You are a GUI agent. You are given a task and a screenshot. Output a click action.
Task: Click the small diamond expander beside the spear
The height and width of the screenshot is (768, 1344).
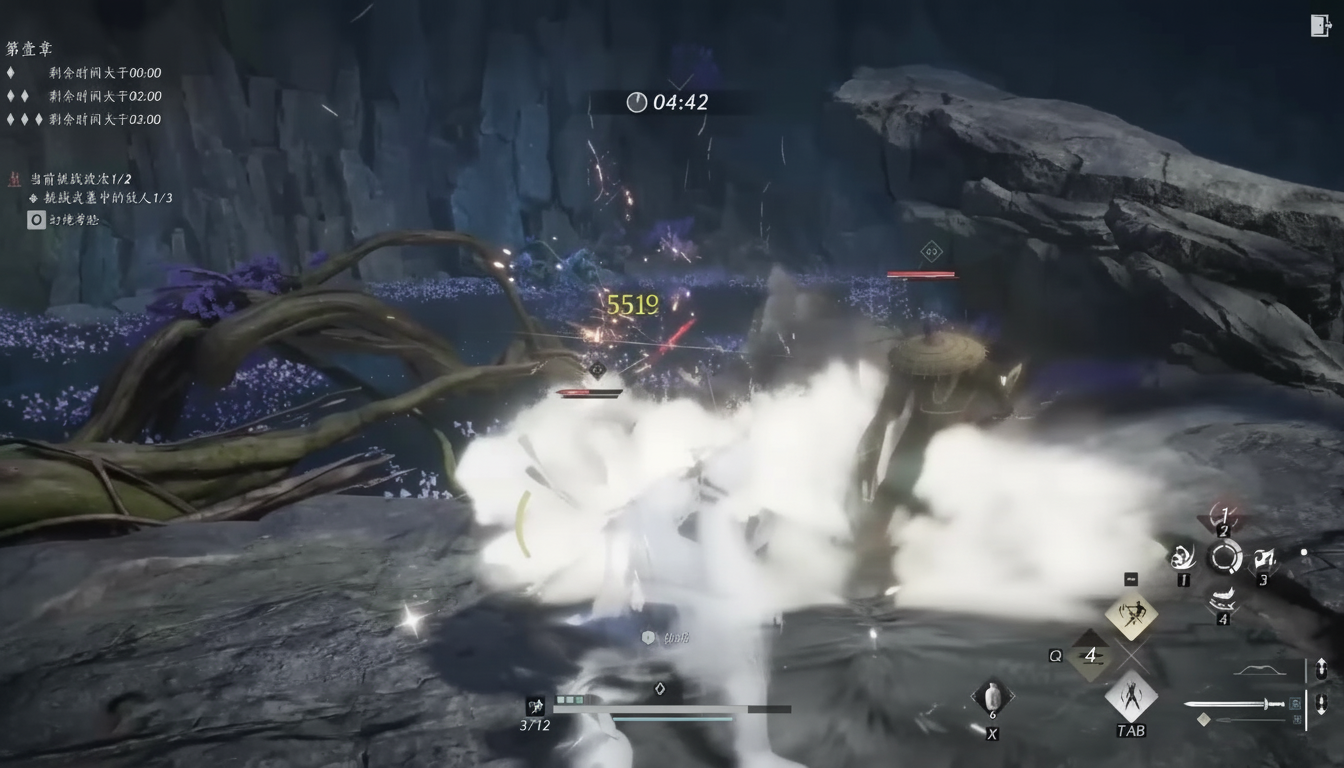click(x=1204, y=718)
